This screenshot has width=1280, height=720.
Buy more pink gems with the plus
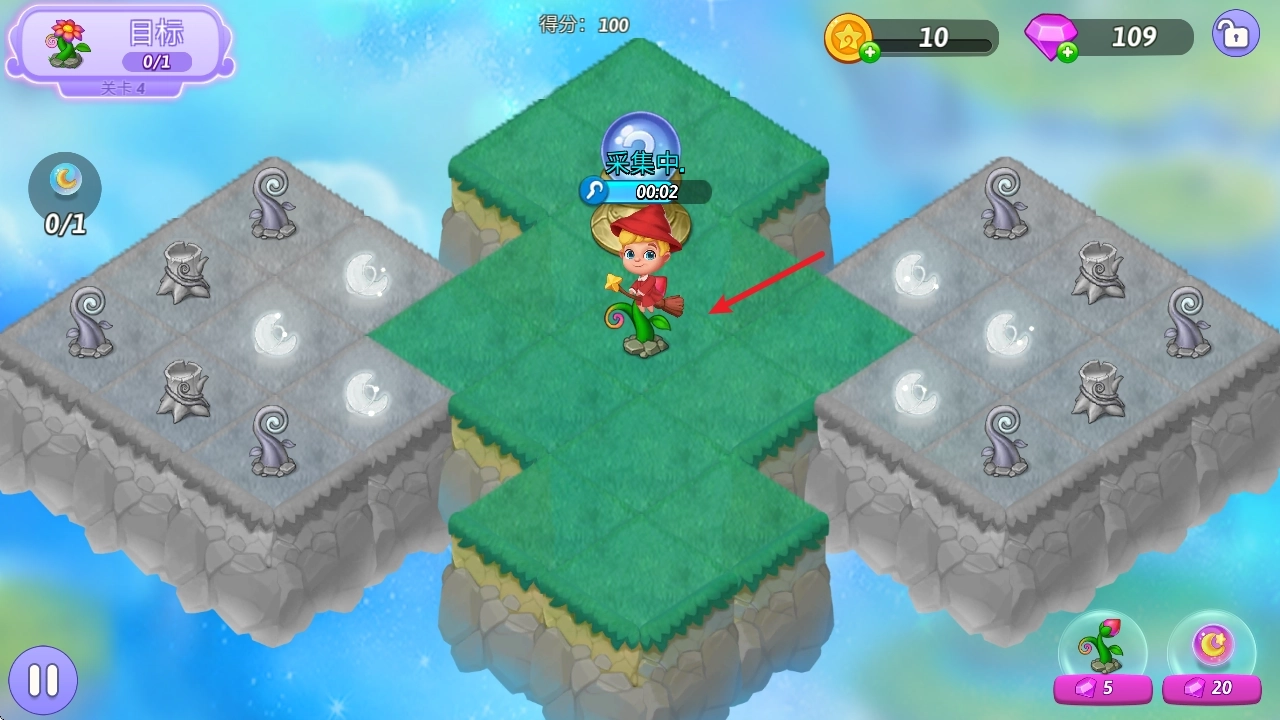point(1068,53)
